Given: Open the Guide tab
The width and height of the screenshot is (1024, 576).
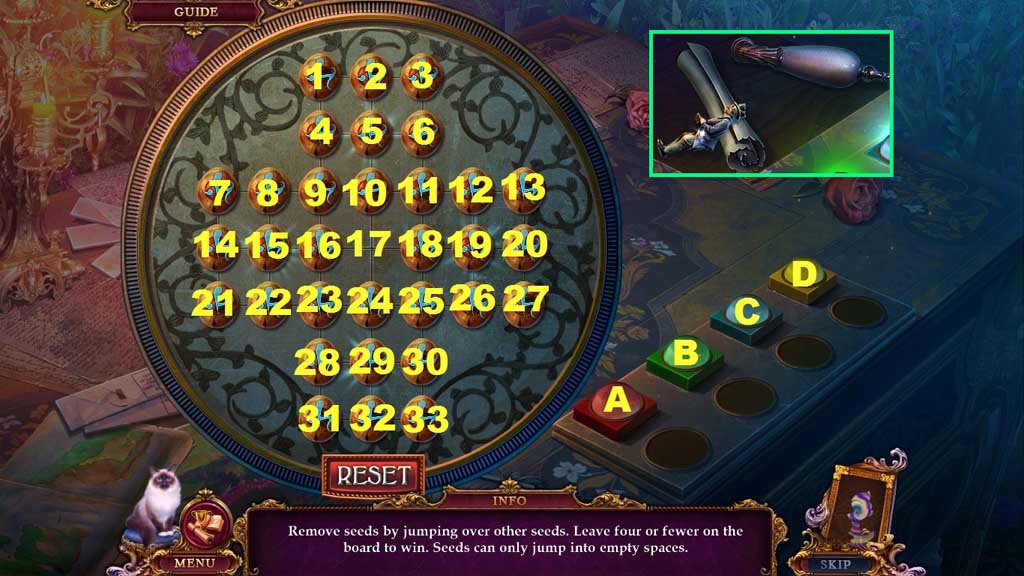Looking at the screenshot, I should pos(196,12).
